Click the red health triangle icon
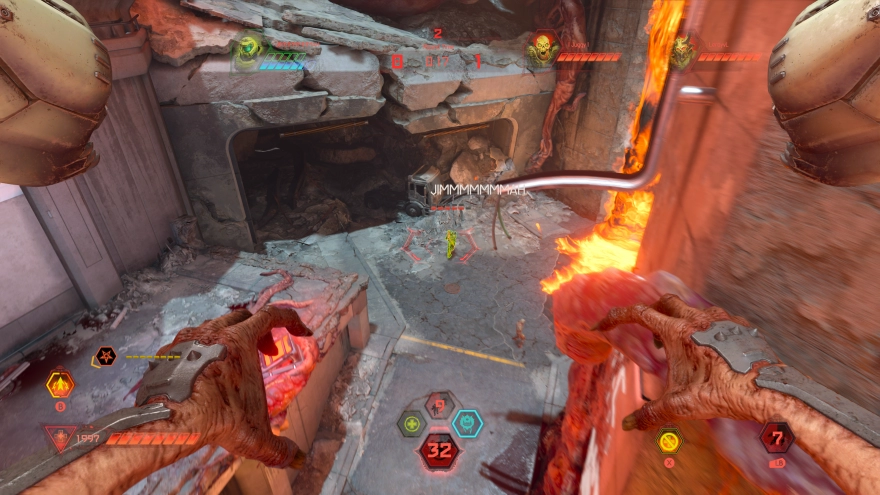Viewport: 880px width, 495px height. [59, 437]
